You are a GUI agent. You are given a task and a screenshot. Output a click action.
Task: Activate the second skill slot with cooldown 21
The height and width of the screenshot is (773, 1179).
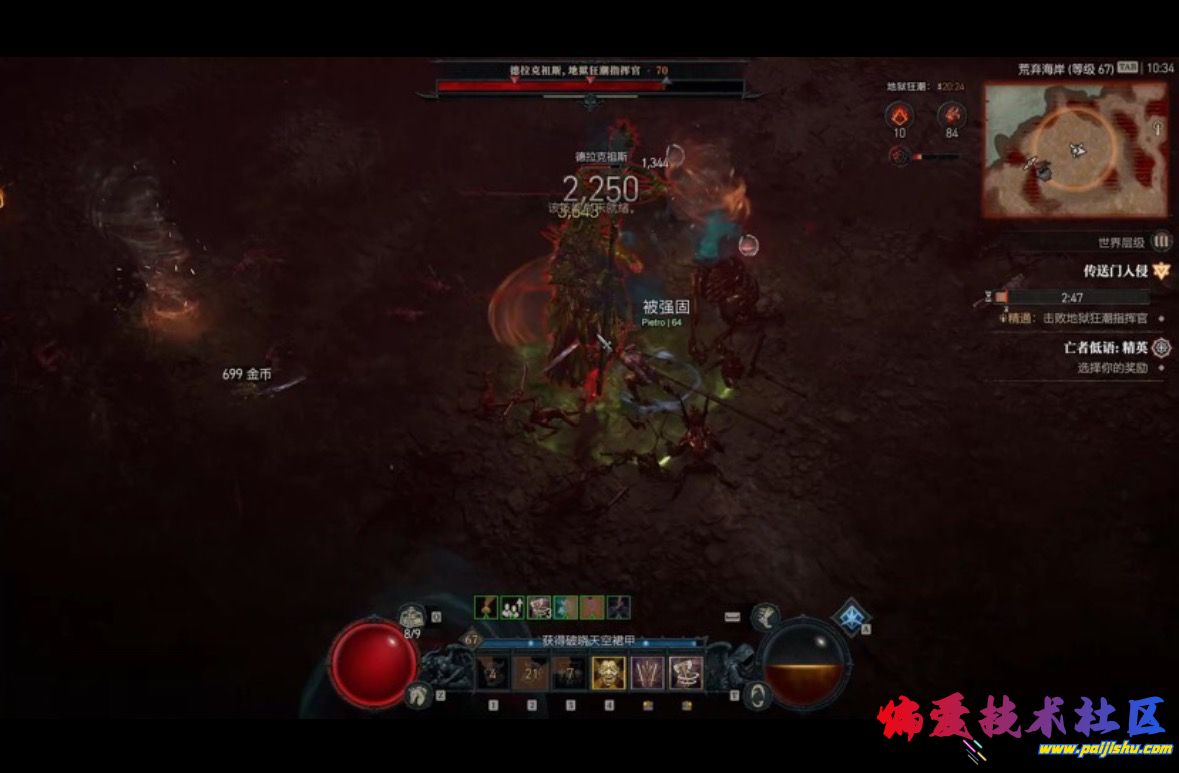531,673
